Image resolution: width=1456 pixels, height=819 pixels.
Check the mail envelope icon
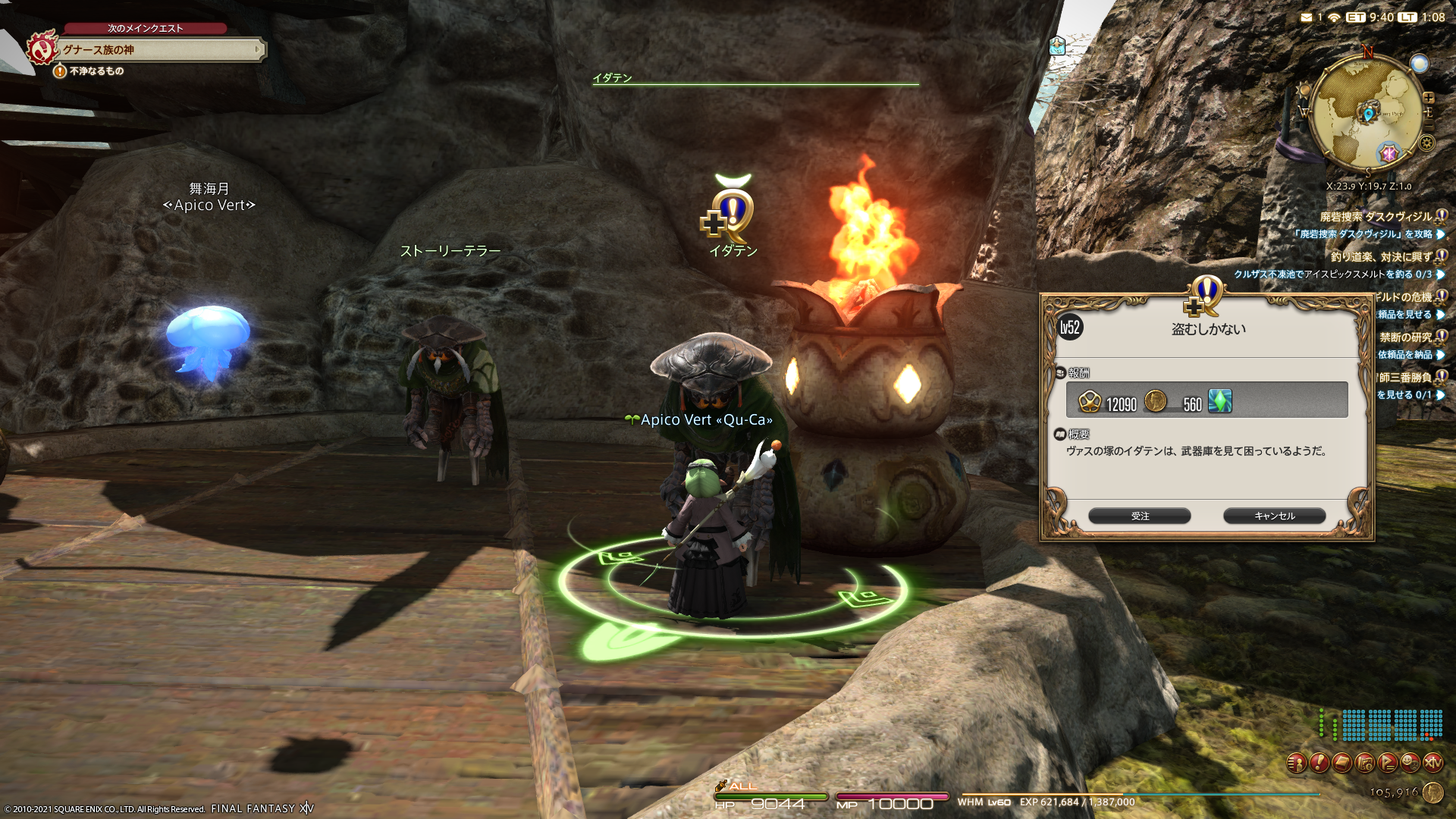pyautogui.click(x=1306, y=17)
